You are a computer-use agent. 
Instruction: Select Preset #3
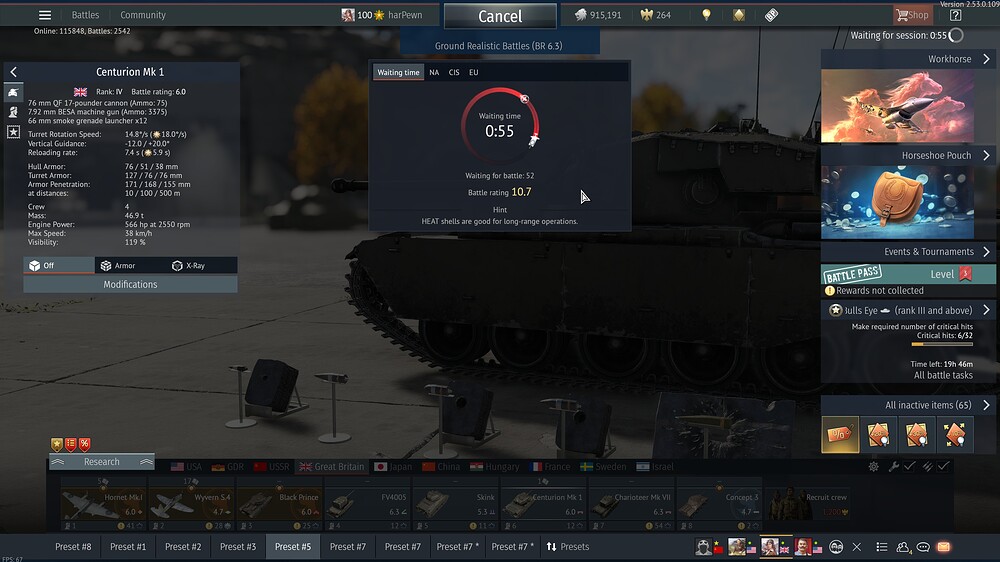[x=238, y=547]
